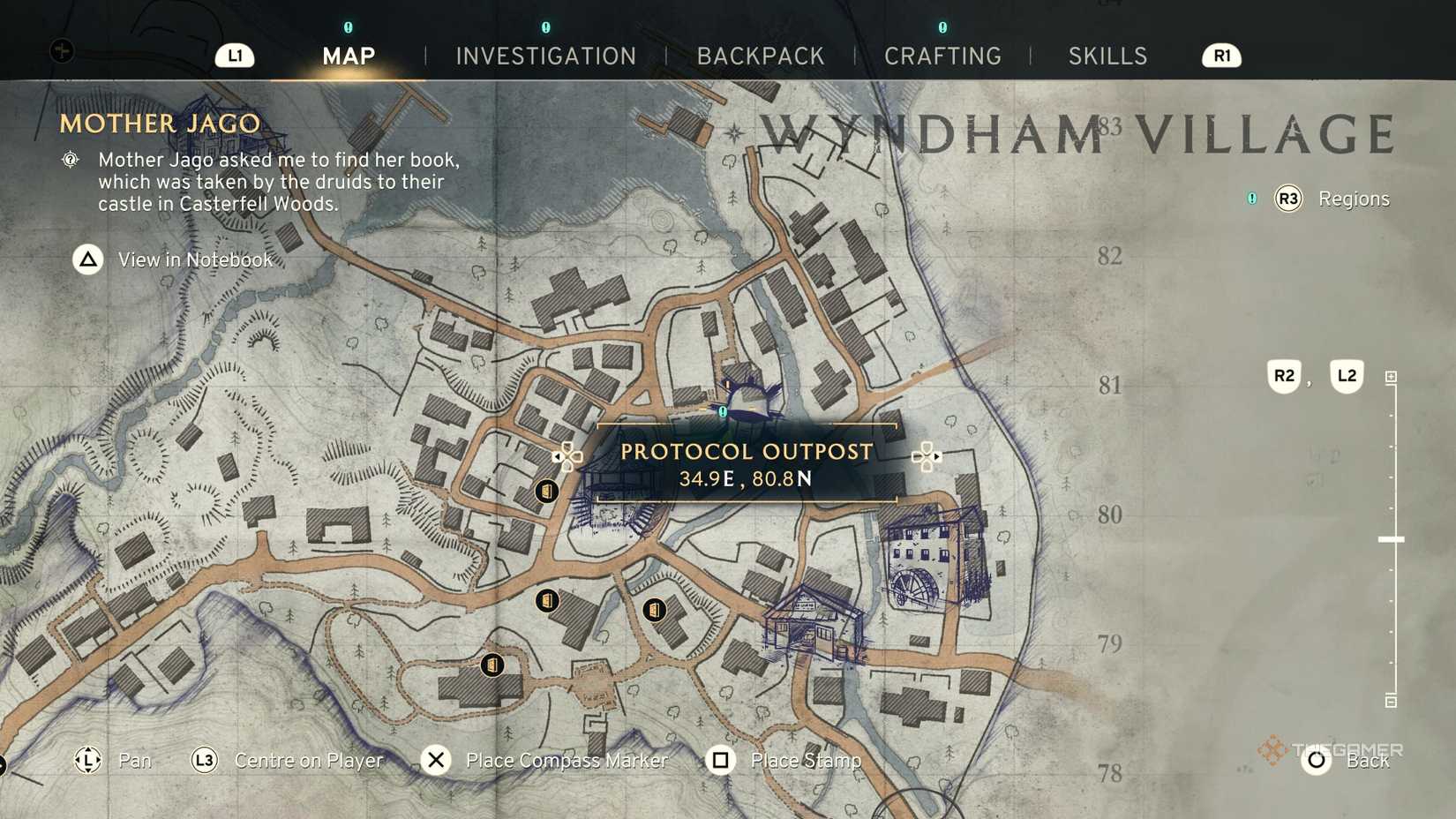This screenshot has height=819, width=1456.
Task: Select the door marker below the left d-pad icon
Action: 549,490
